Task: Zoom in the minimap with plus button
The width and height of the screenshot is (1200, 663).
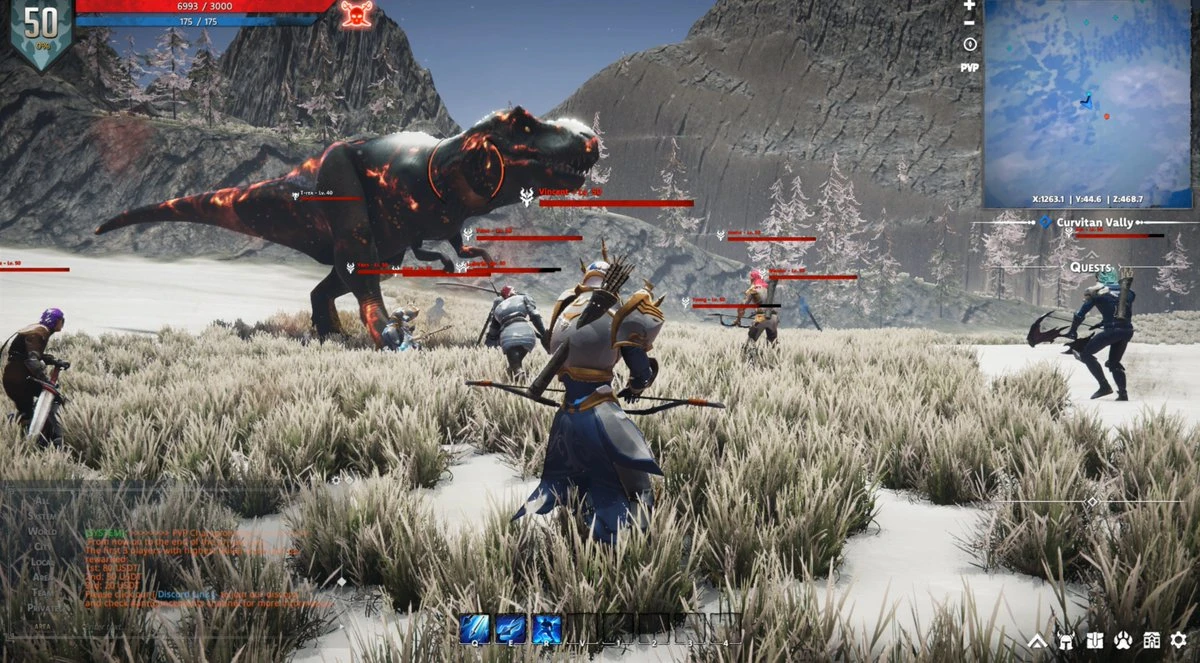Action: point(968,5)
